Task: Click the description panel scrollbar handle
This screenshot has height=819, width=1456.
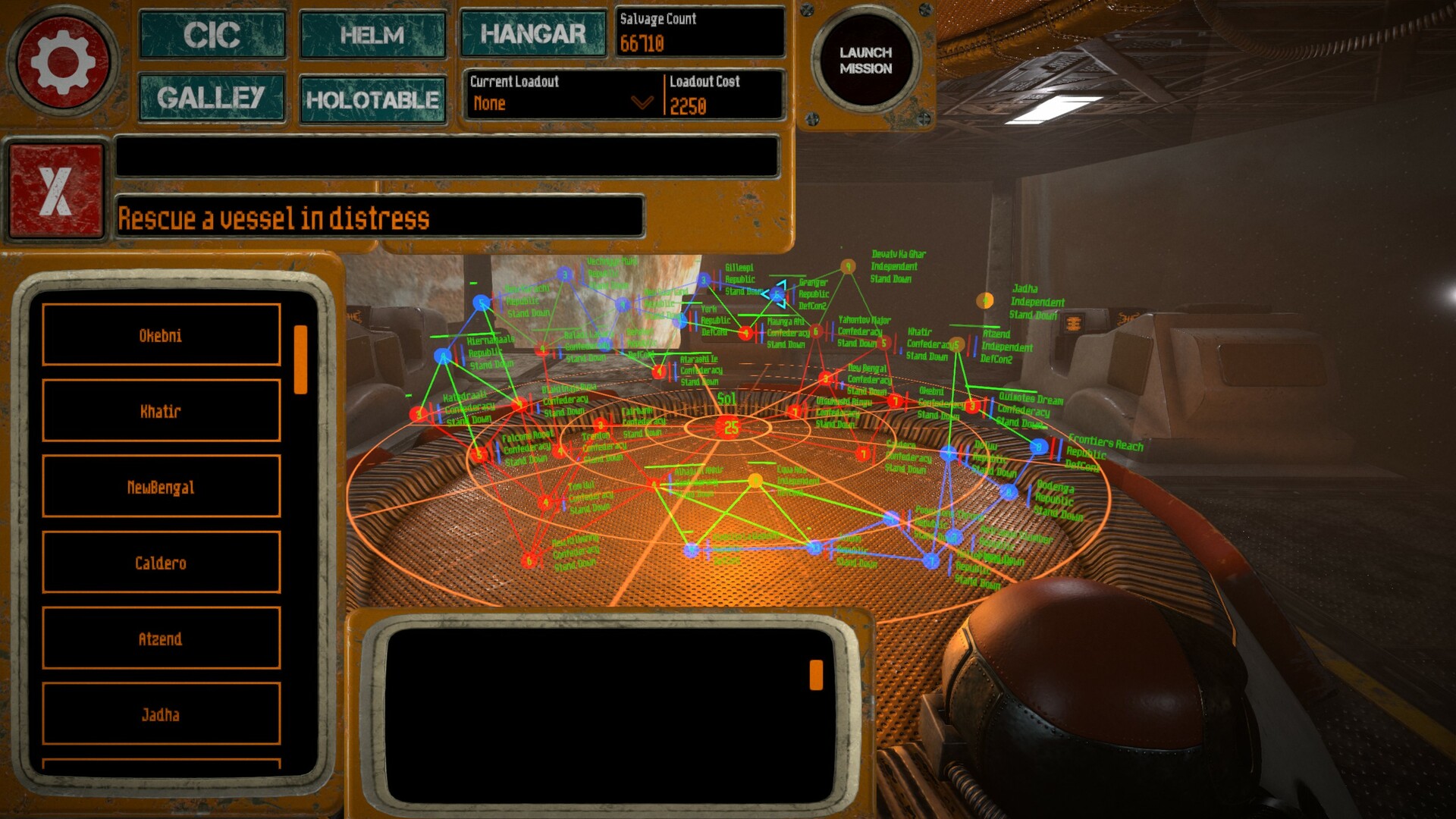Action: (816, 674)
